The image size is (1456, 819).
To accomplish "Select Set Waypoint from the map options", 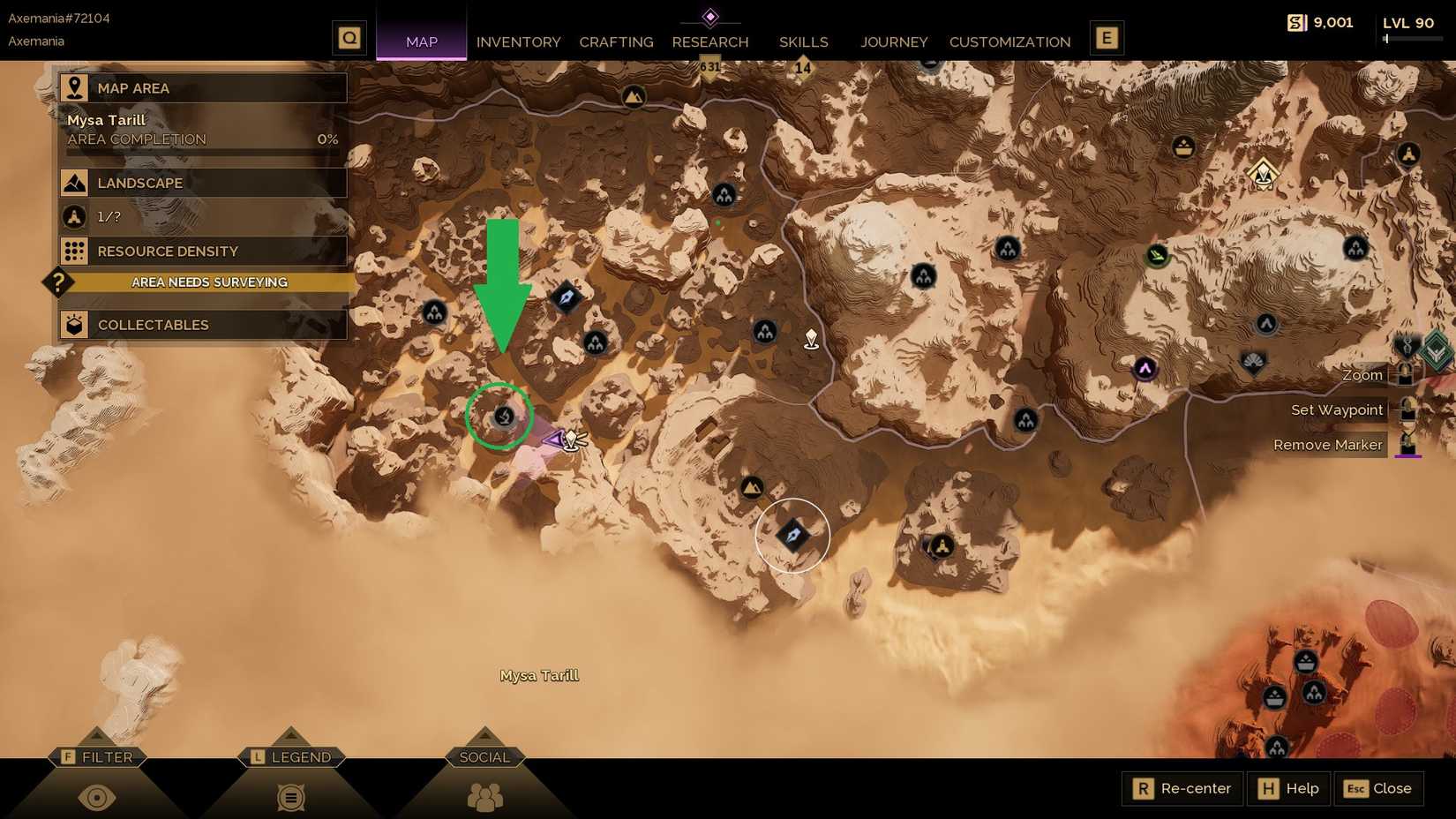I will tap(1335, 409).
